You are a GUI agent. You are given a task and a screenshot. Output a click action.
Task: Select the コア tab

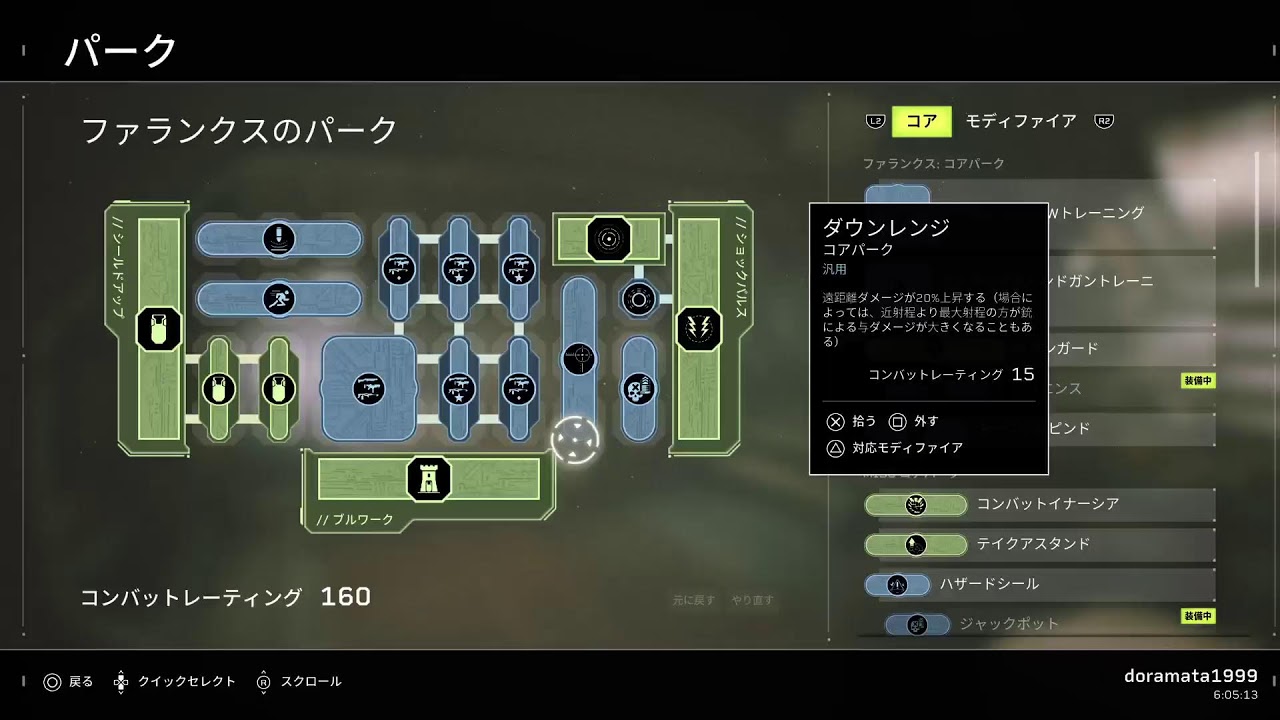pyautogui.click(x=920, y=121)
